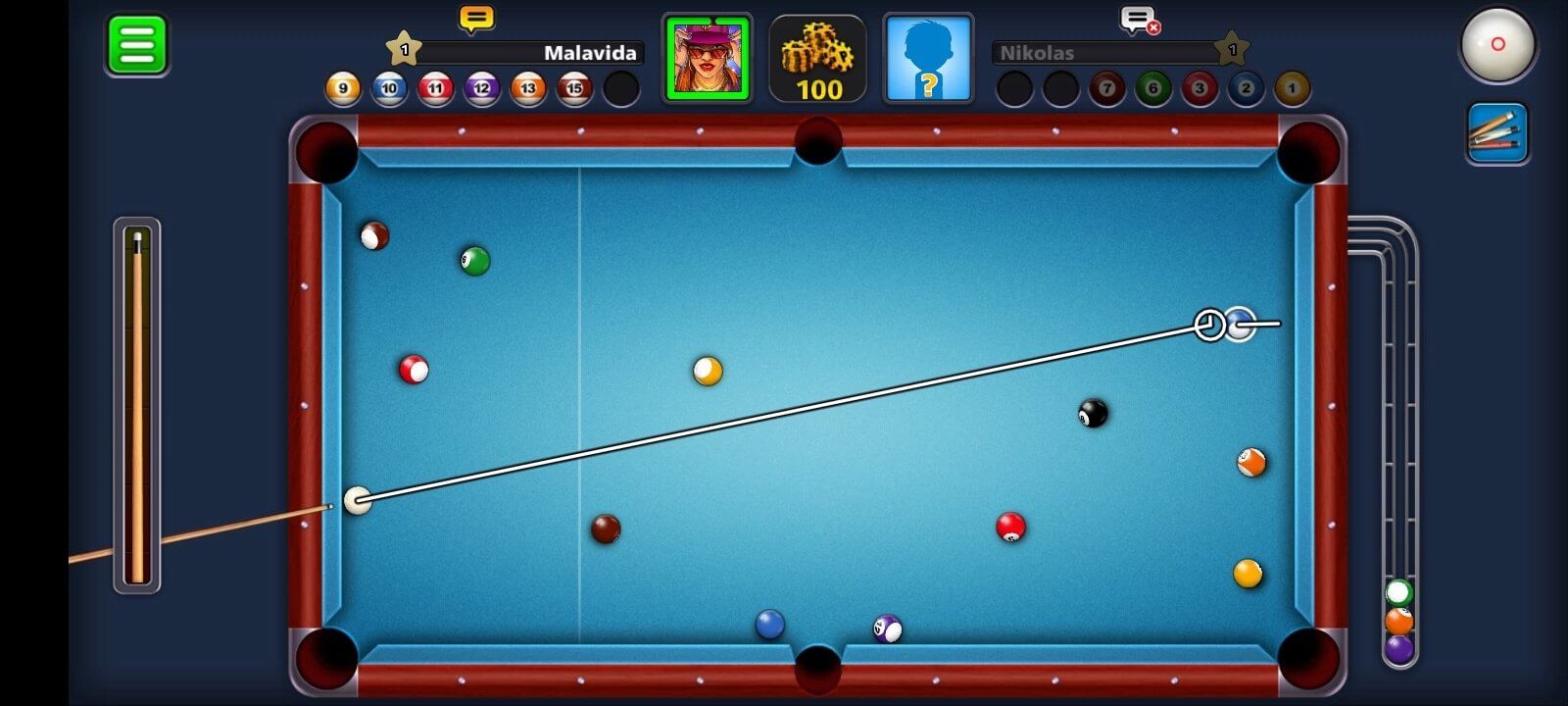Select the 15 ball in the player's ball tray

573,88
